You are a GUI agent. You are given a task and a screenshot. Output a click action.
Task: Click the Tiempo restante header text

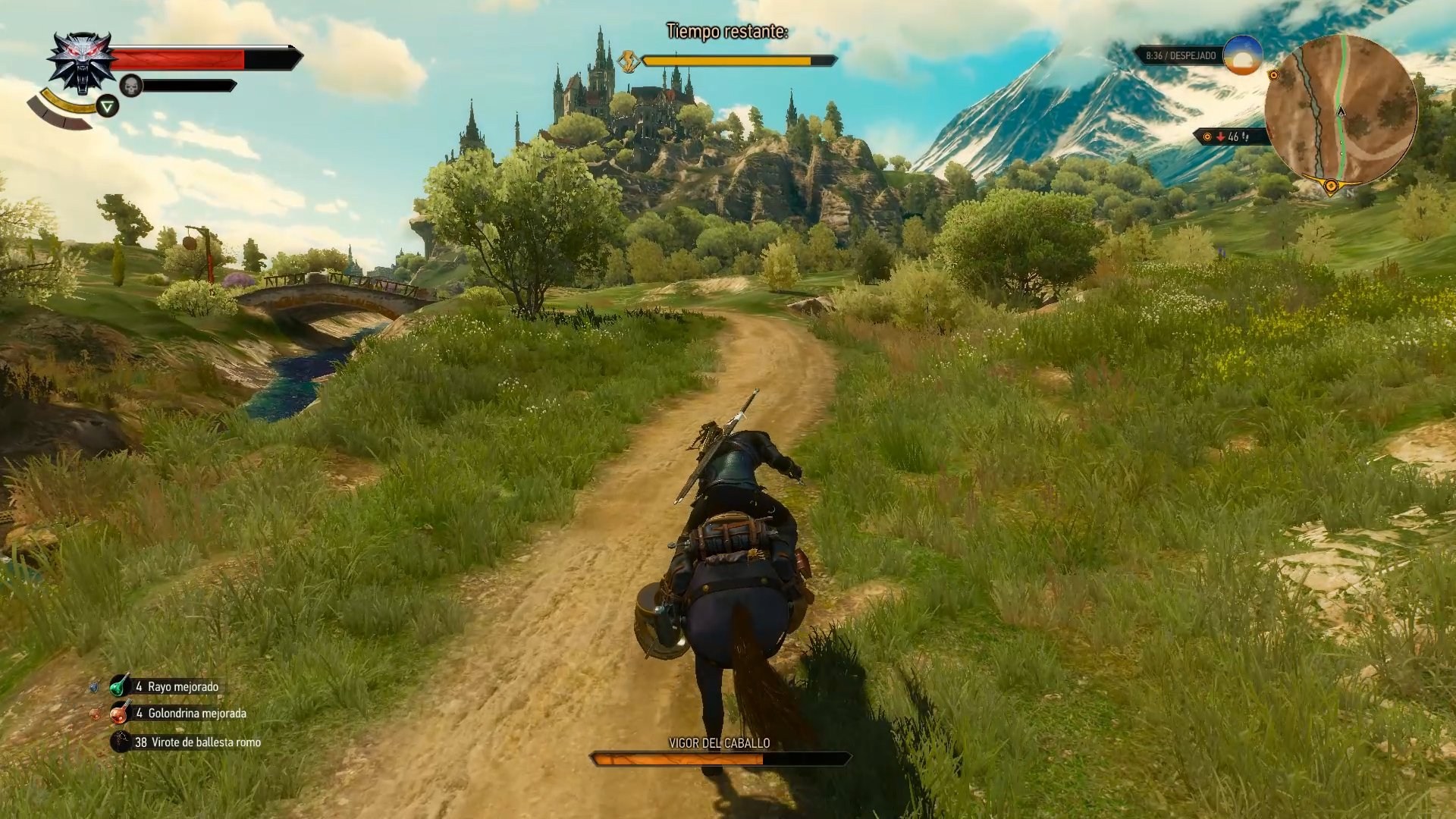point(728,32)
